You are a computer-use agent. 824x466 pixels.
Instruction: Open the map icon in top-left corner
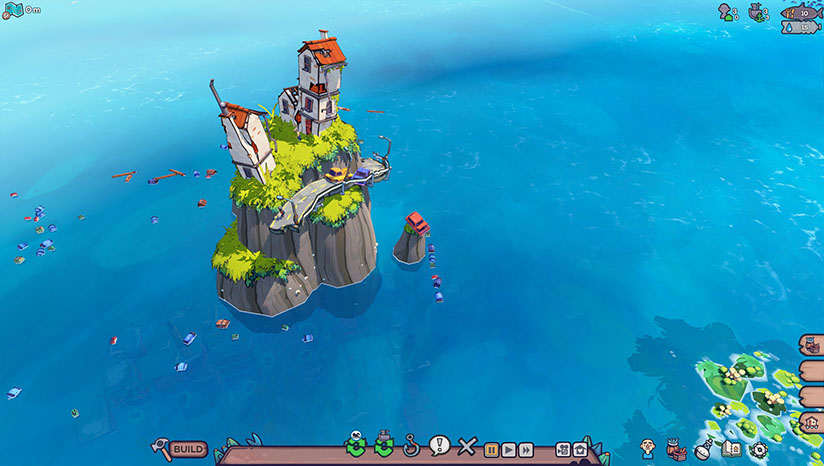click(13, 9)
